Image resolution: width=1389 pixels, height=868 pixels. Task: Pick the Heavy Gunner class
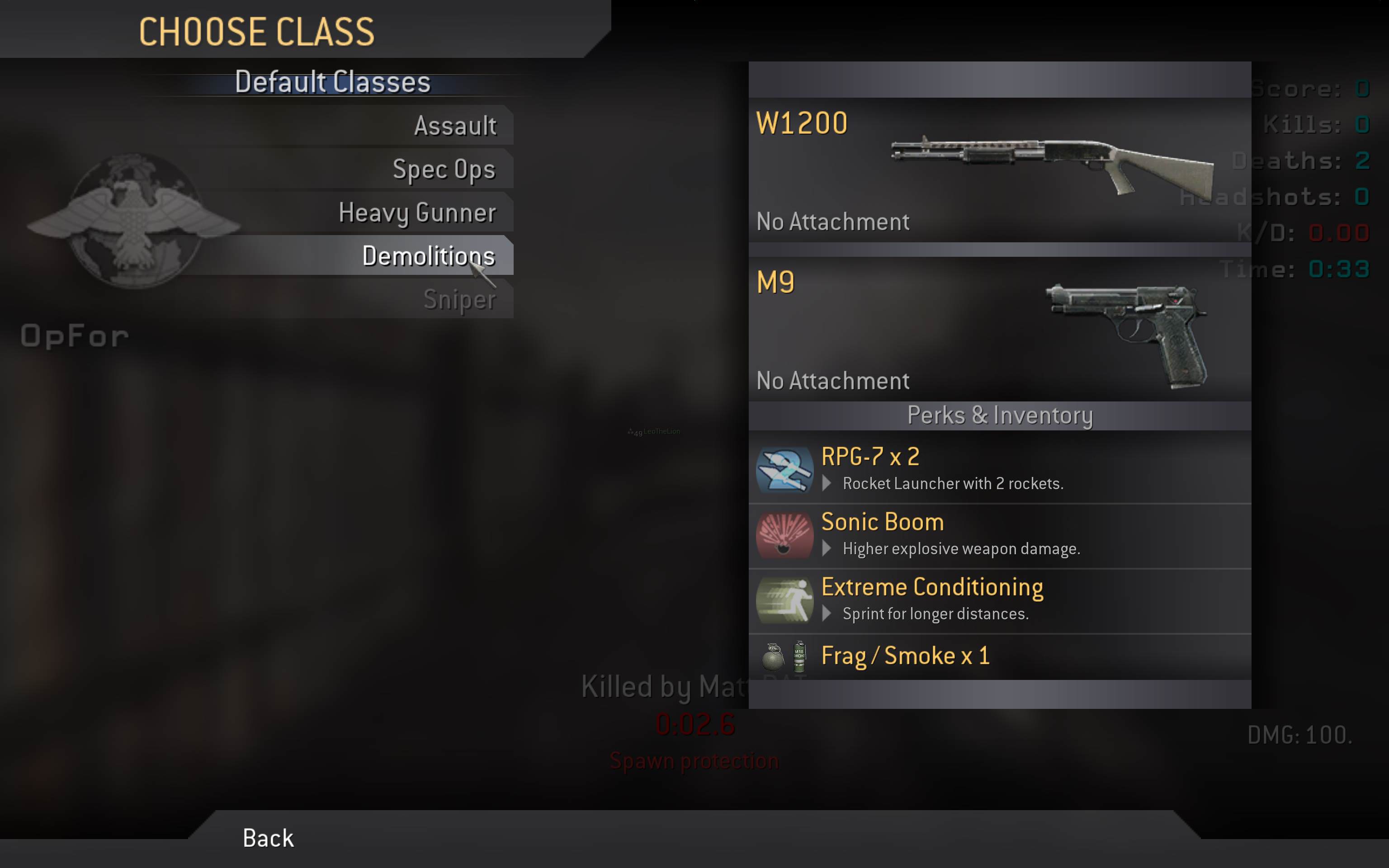pyautogui.click(x=417, y=213)
